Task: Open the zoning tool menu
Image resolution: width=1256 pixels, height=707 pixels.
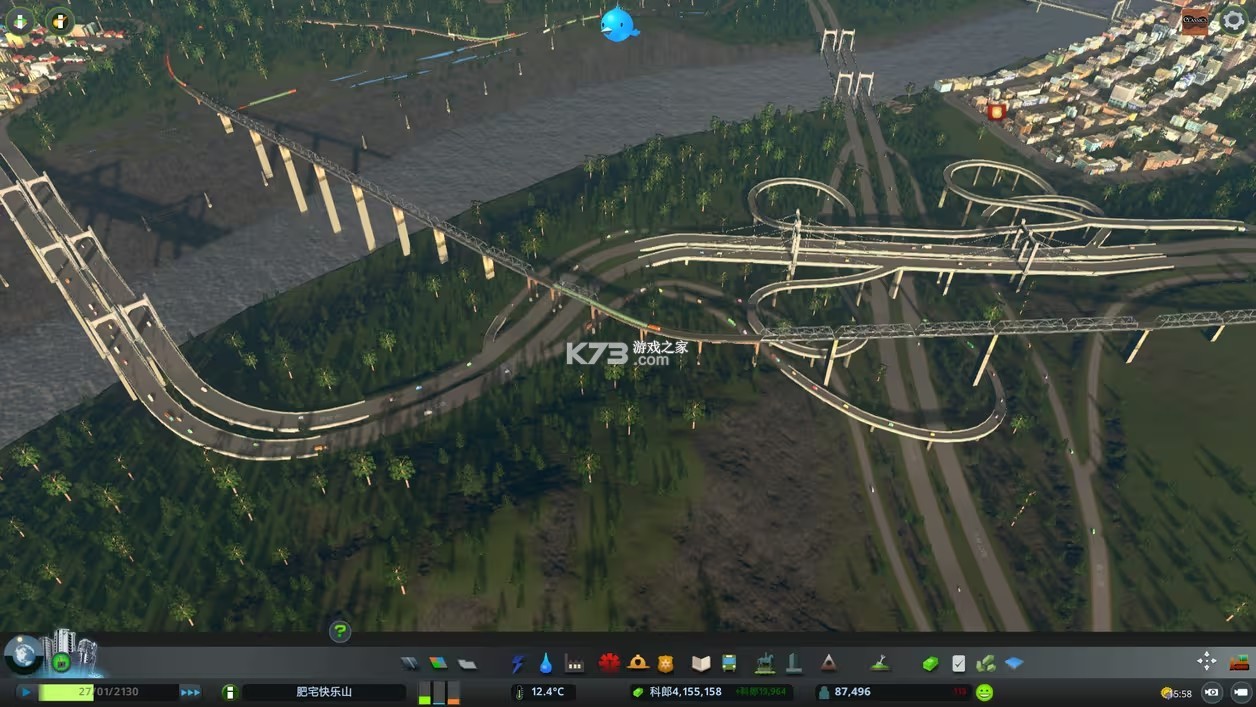Action: (x=438, y=663)
